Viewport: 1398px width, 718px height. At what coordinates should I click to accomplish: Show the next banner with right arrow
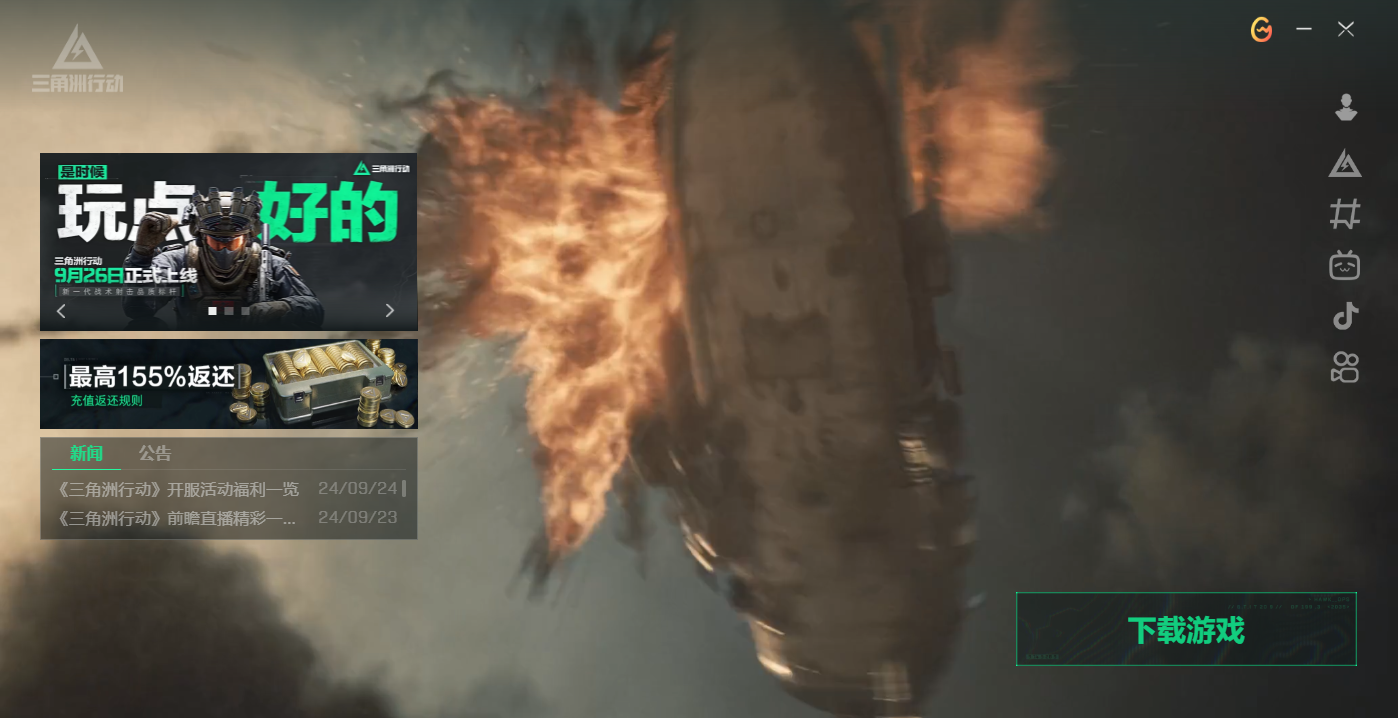click(390, 311)
